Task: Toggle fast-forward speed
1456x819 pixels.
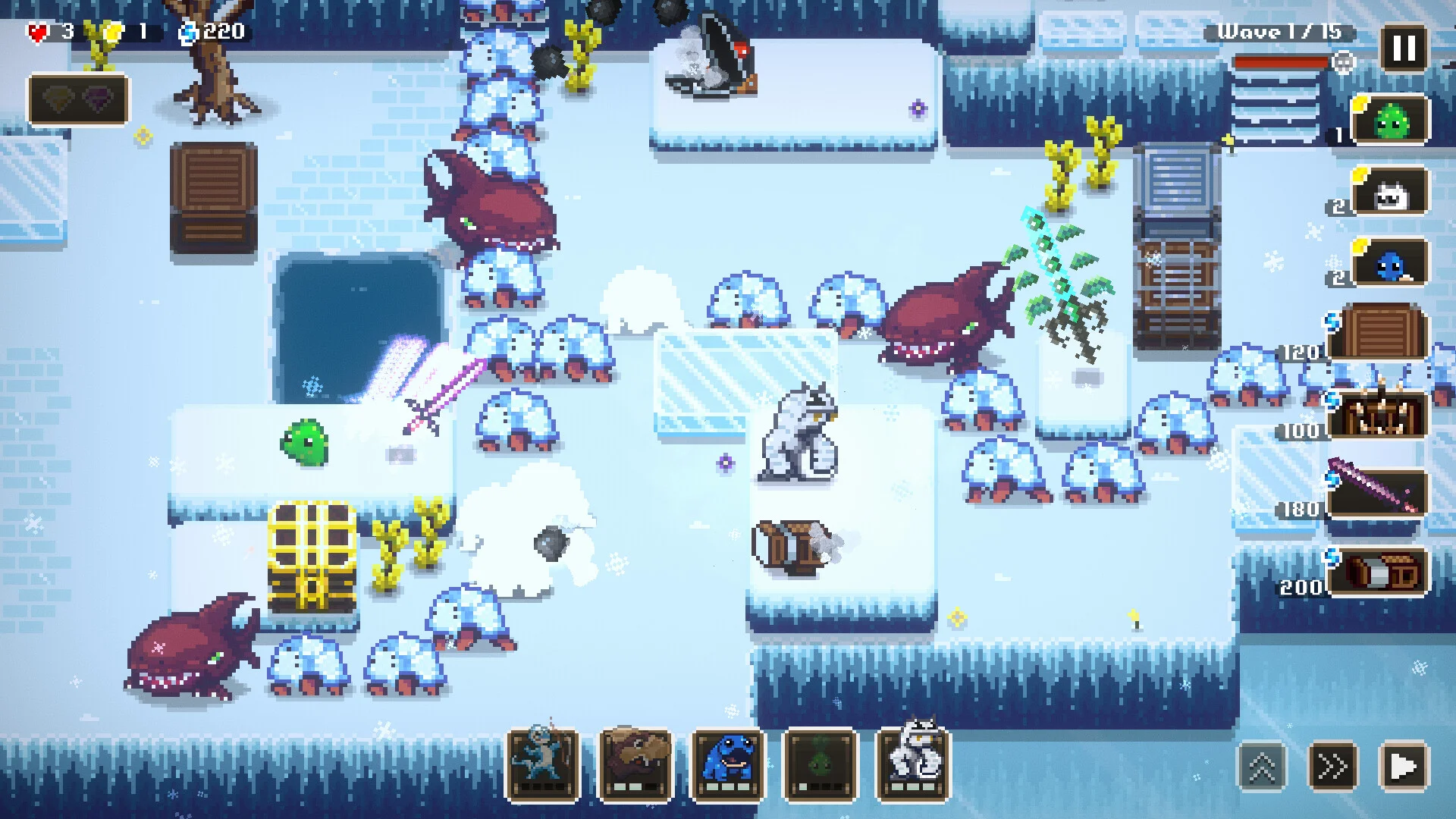Action: click(1332, 767)
